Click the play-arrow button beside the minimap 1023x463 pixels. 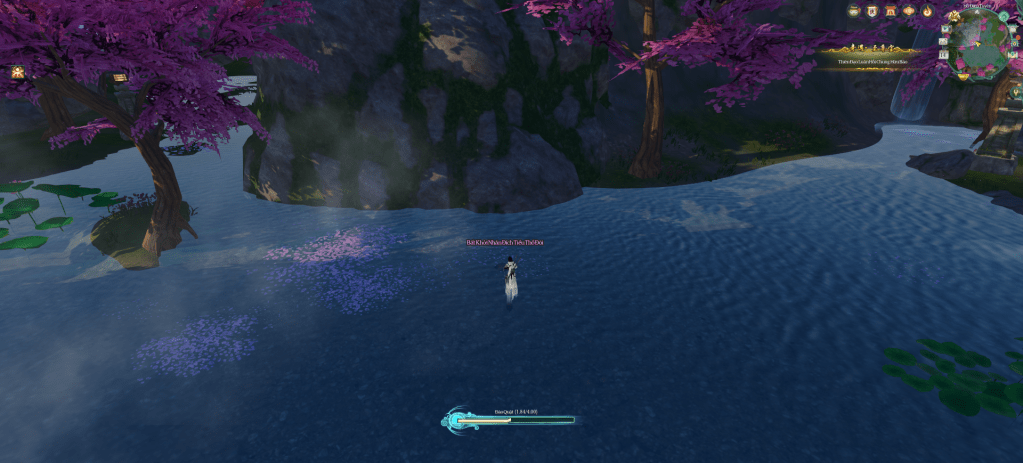click(x=946, y=29)
